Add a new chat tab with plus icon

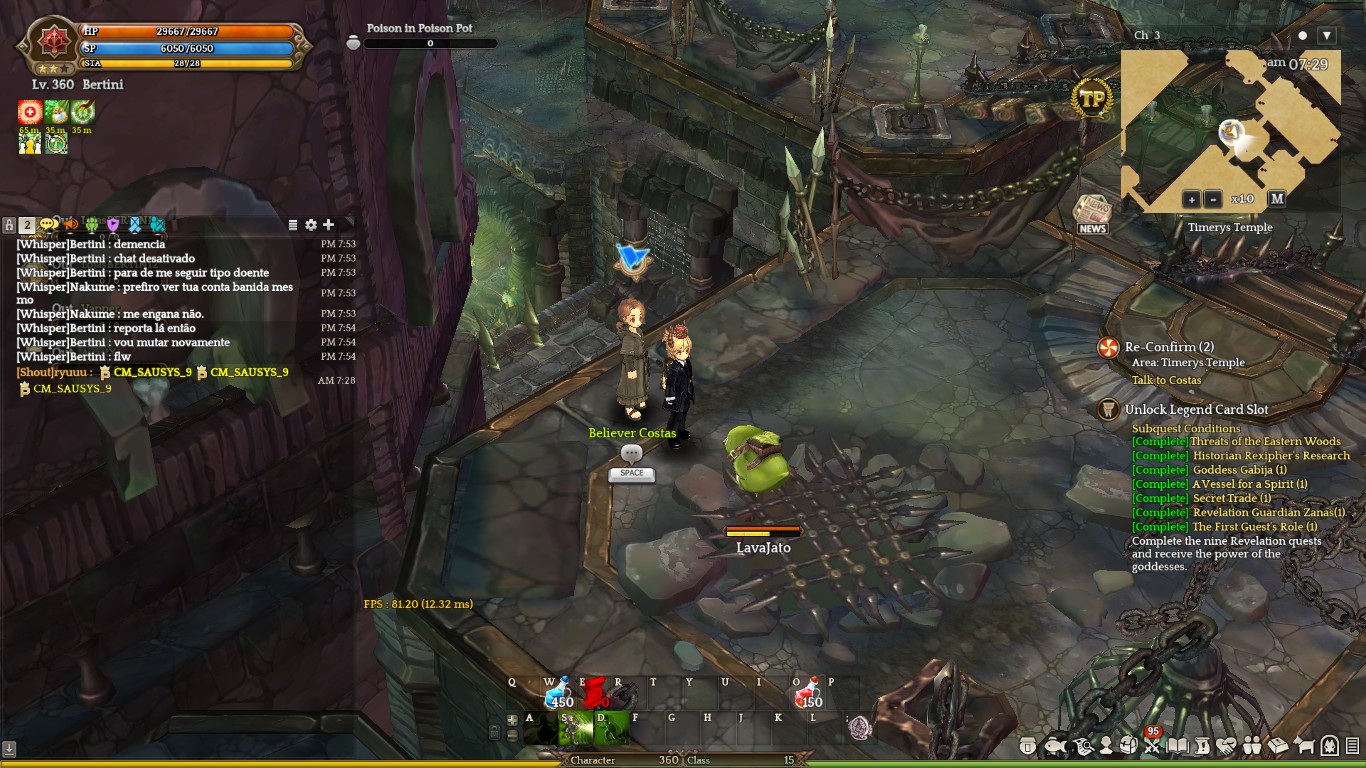click(x=328, y=225)
